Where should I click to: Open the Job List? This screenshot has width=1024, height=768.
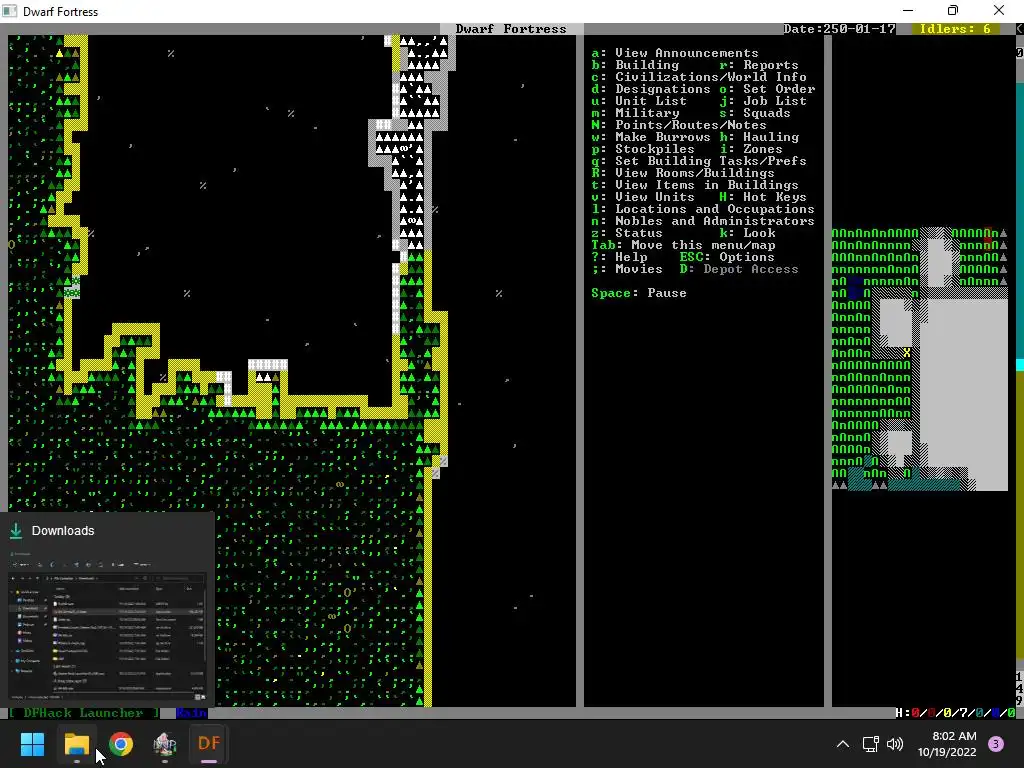(x=774, y=101)
